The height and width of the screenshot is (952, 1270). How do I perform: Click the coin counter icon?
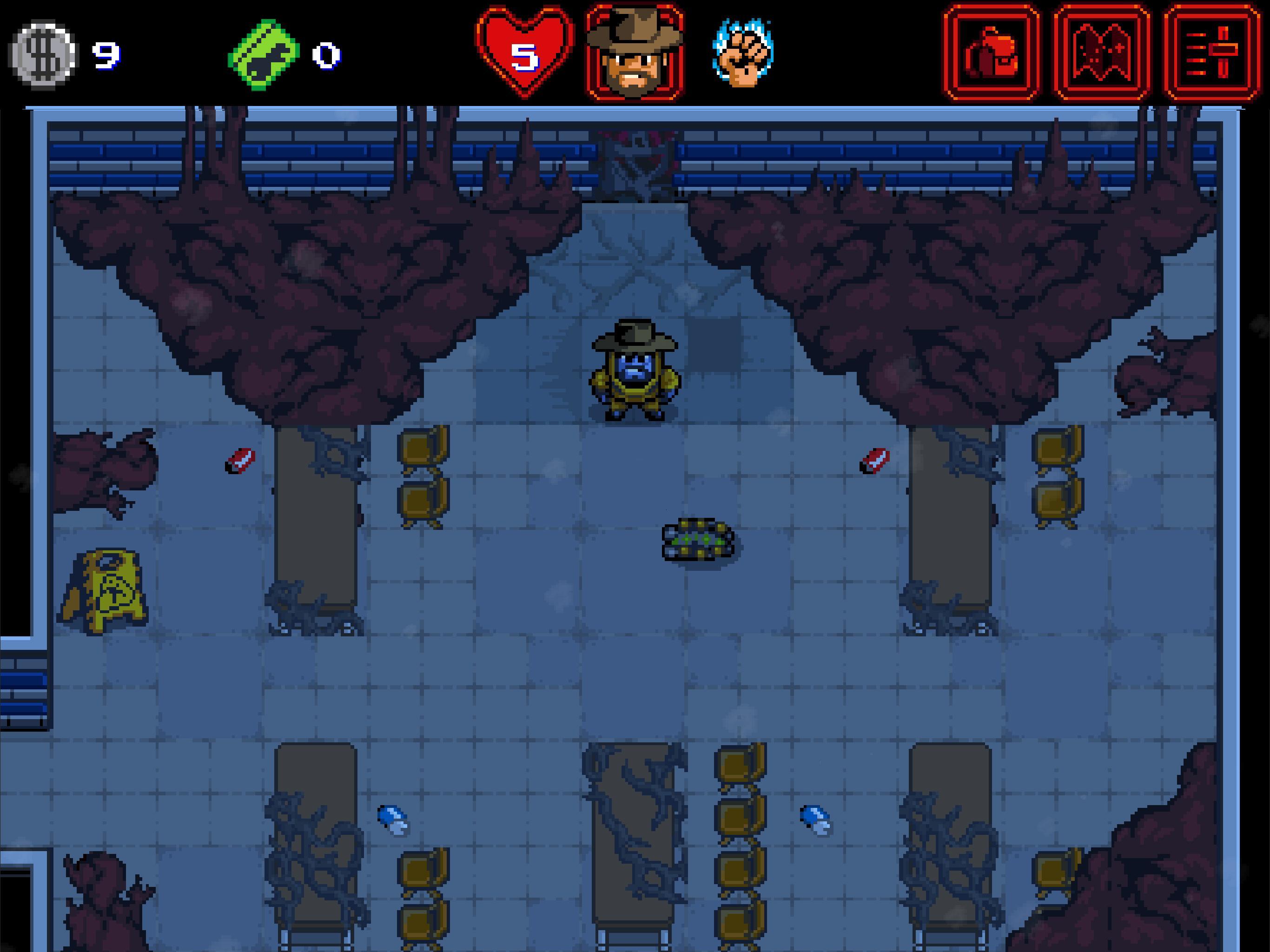click(43, 52)
